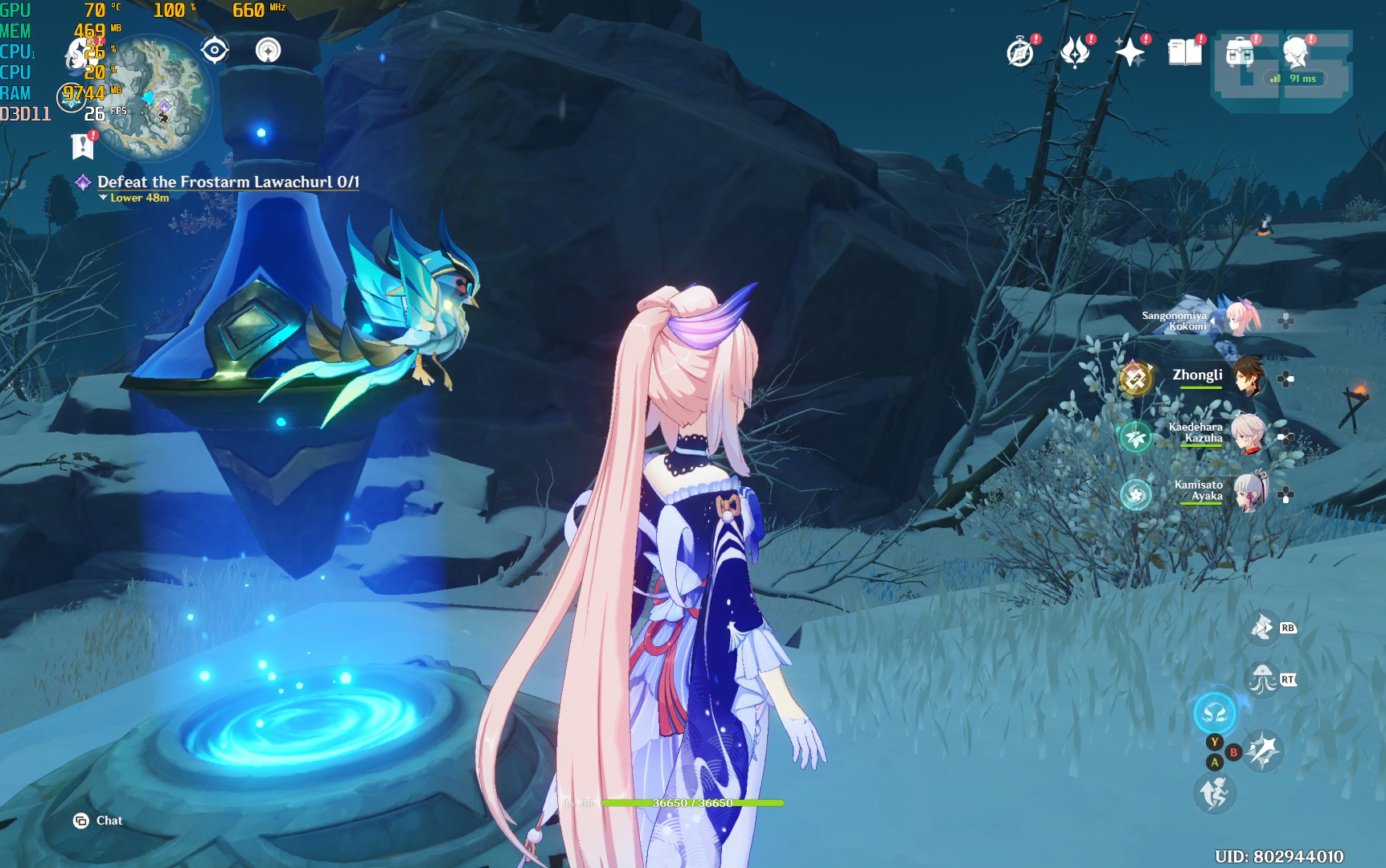Activate Elemental Sight on the eye icon
The width and height of the screenshot is (1386, 868).
214,50
